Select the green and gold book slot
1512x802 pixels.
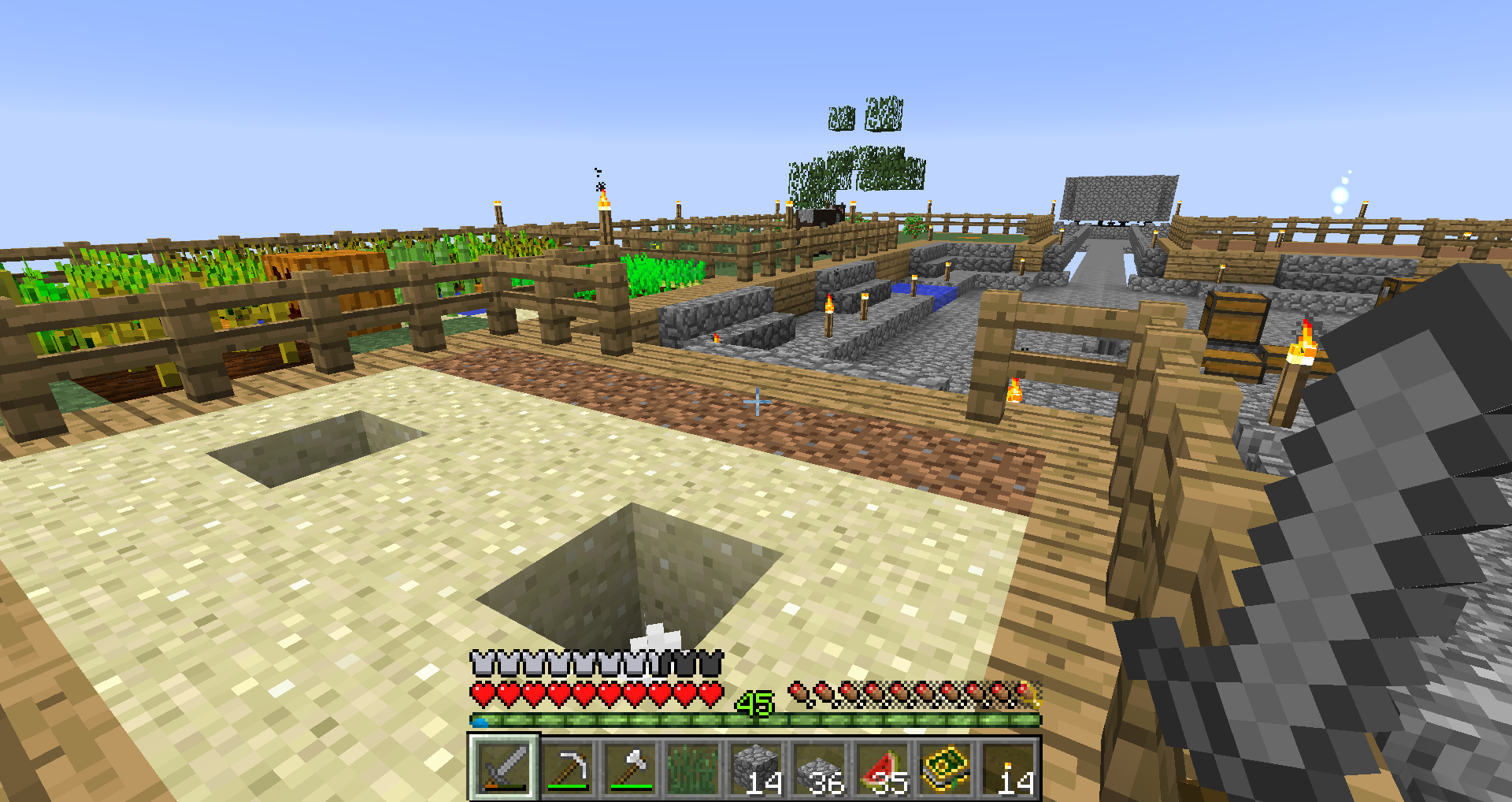tap(945, 767)
